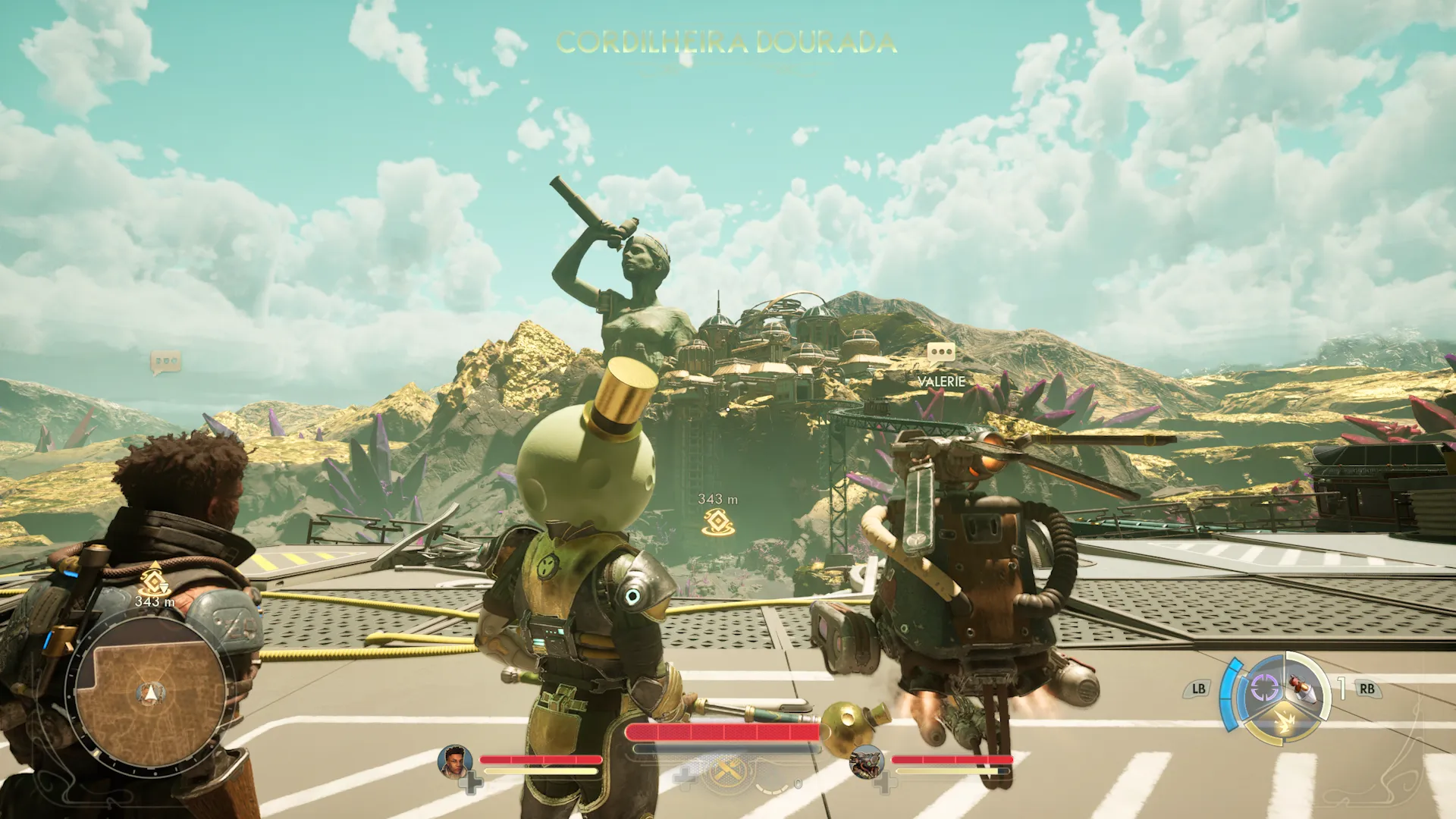This screenshot has height=819, width=1456.
Task: Activate the purple crosshair ability
Action: [1263, 688]
